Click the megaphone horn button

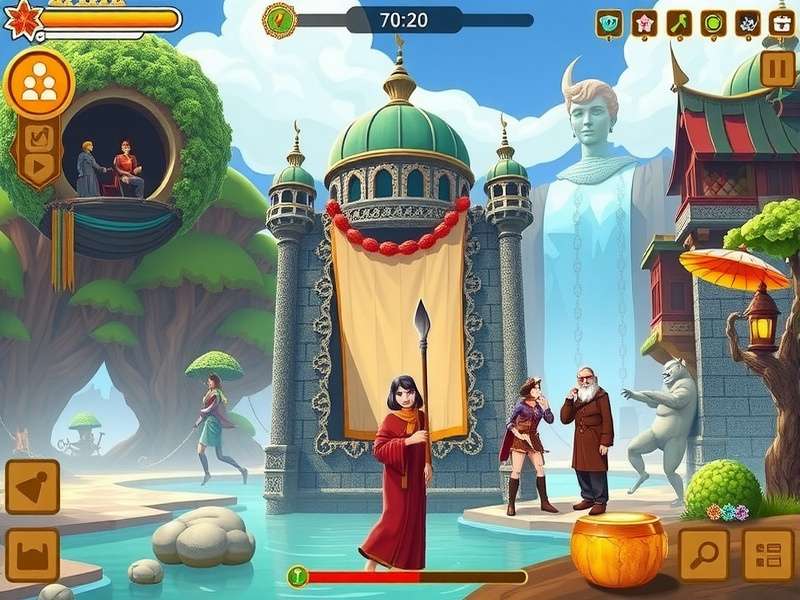click(32, 486)
